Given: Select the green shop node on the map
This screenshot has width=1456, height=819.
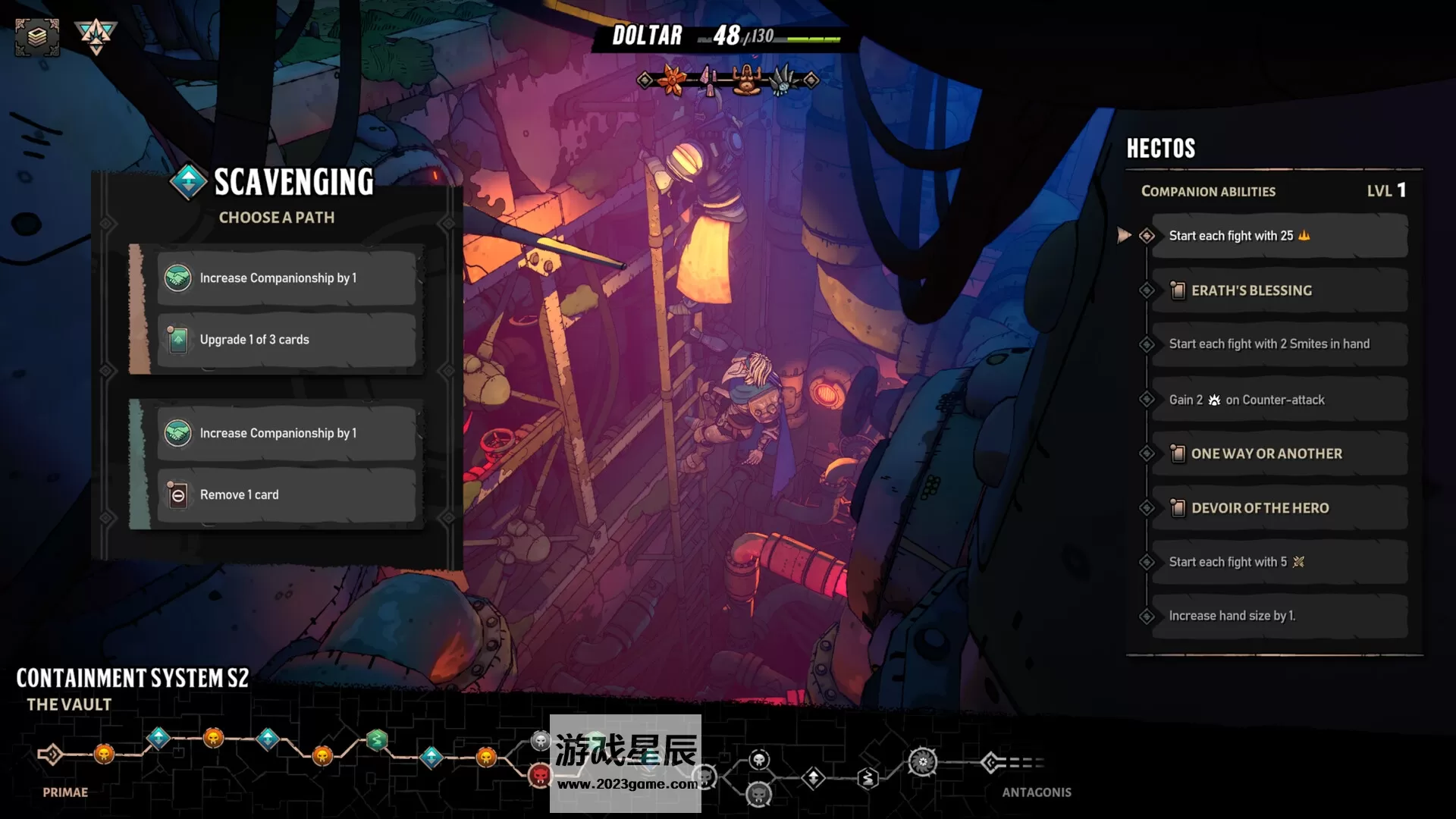Looking at the screenshot, I should tap(377, 739).
